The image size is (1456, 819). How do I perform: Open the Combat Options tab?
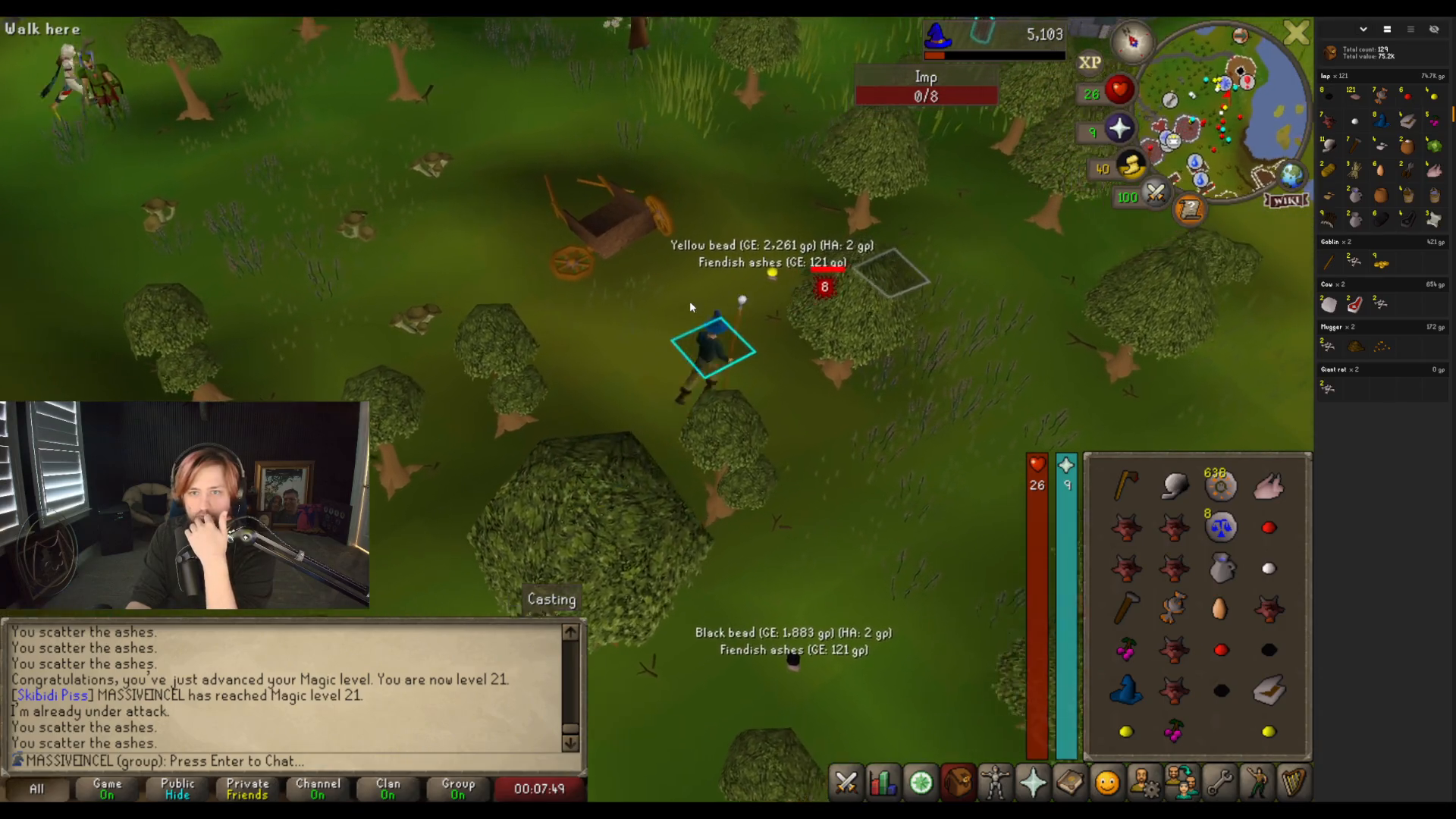pyautogui.click(x=846, y=783)
